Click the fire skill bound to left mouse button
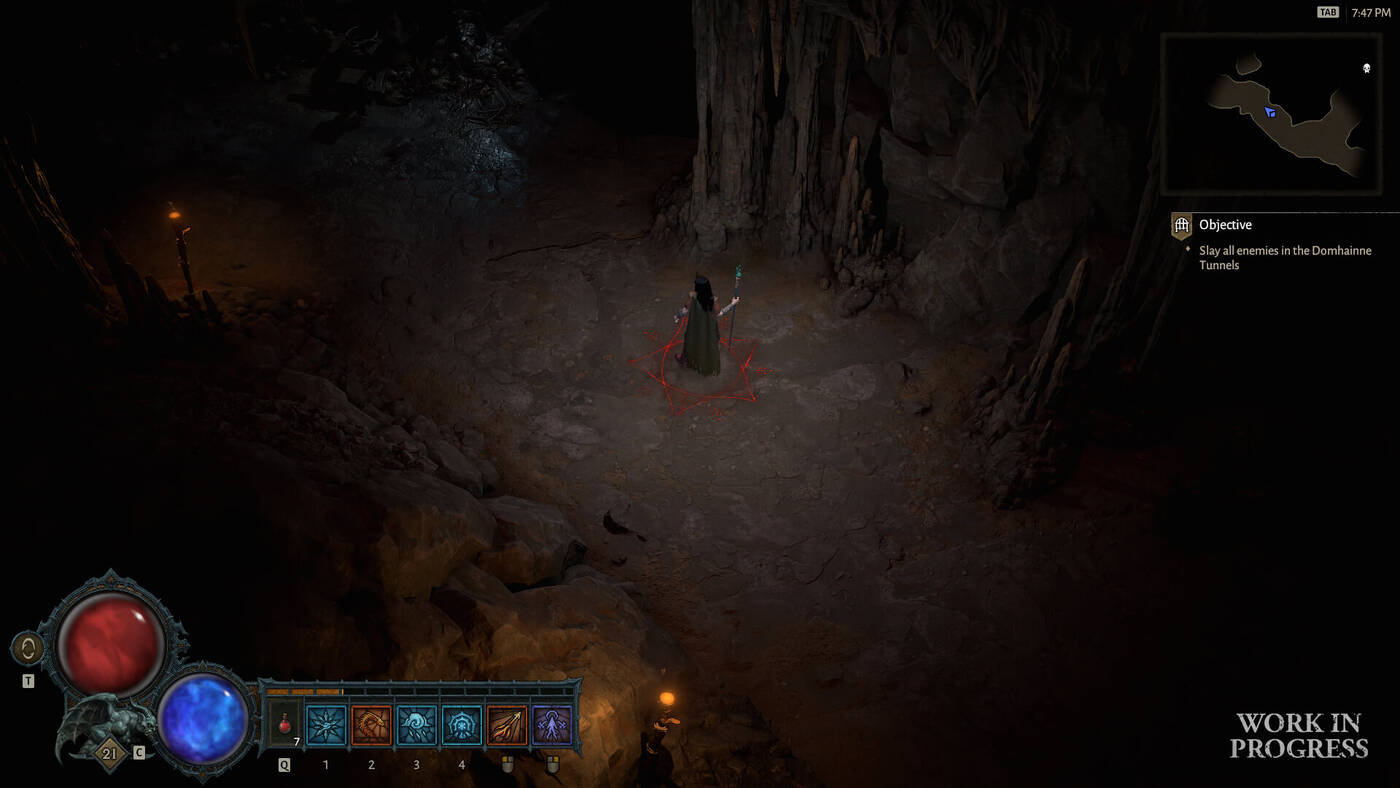Image resolution: width=1400 pixels, height=788 pixels. tap(506, 725)
